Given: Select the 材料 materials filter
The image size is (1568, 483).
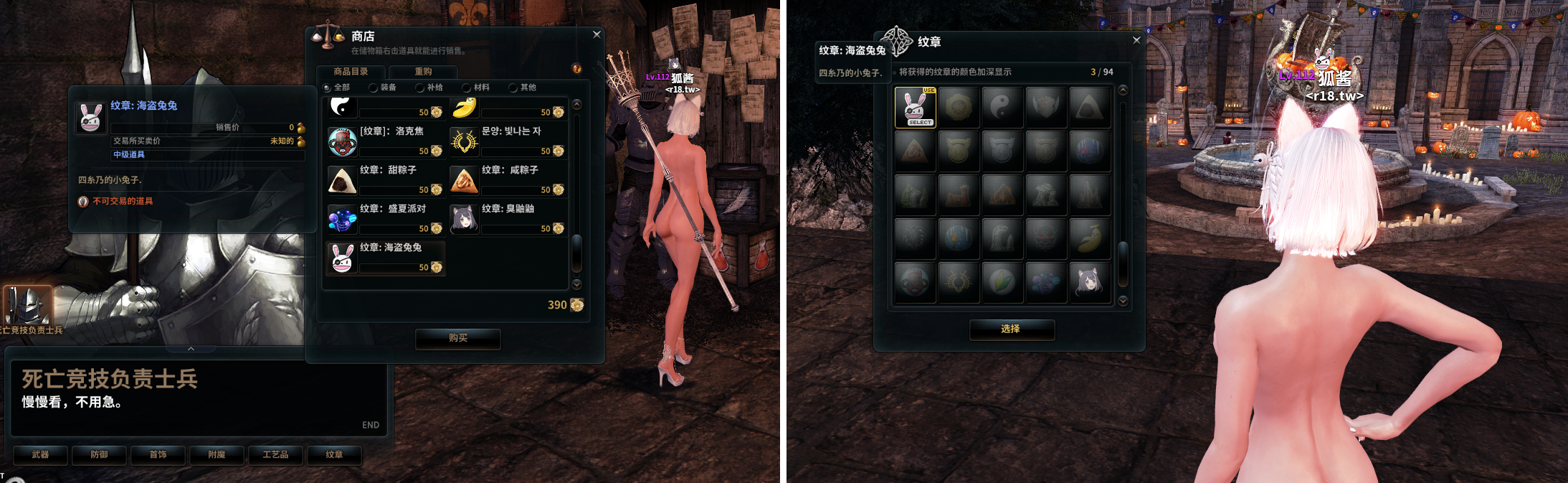Looking at the screenshot, I should (467, 88).
